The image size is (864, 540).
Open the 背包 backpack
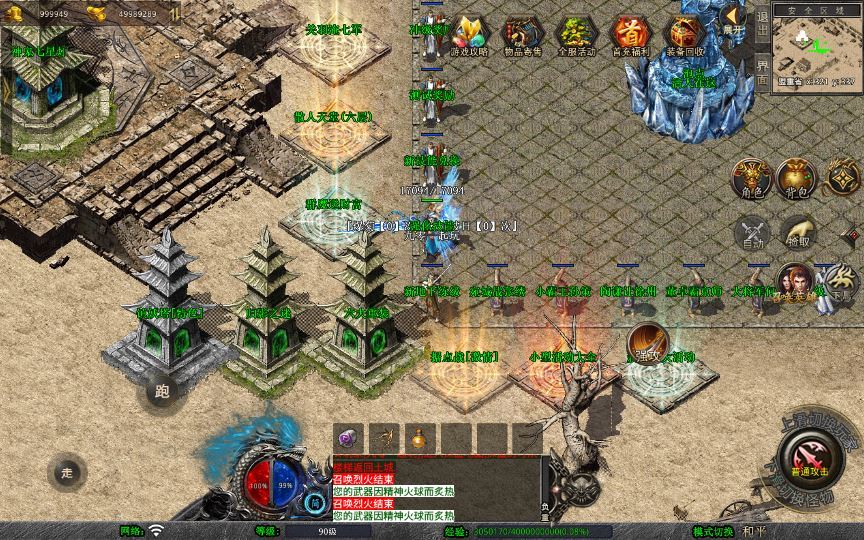(x=798, y=178)
